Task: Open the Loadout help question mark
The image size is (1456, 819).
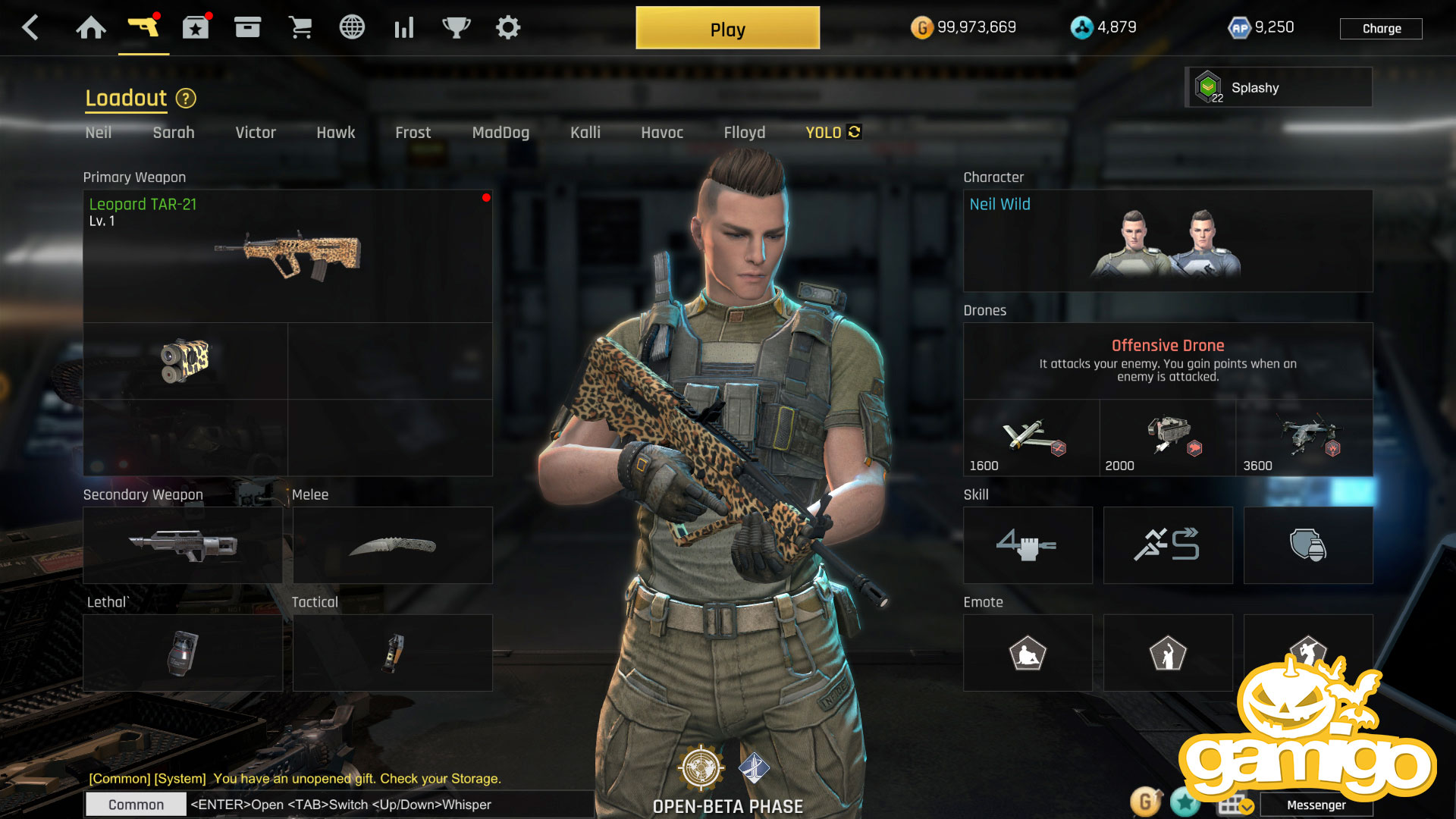Action: [186, 99]
